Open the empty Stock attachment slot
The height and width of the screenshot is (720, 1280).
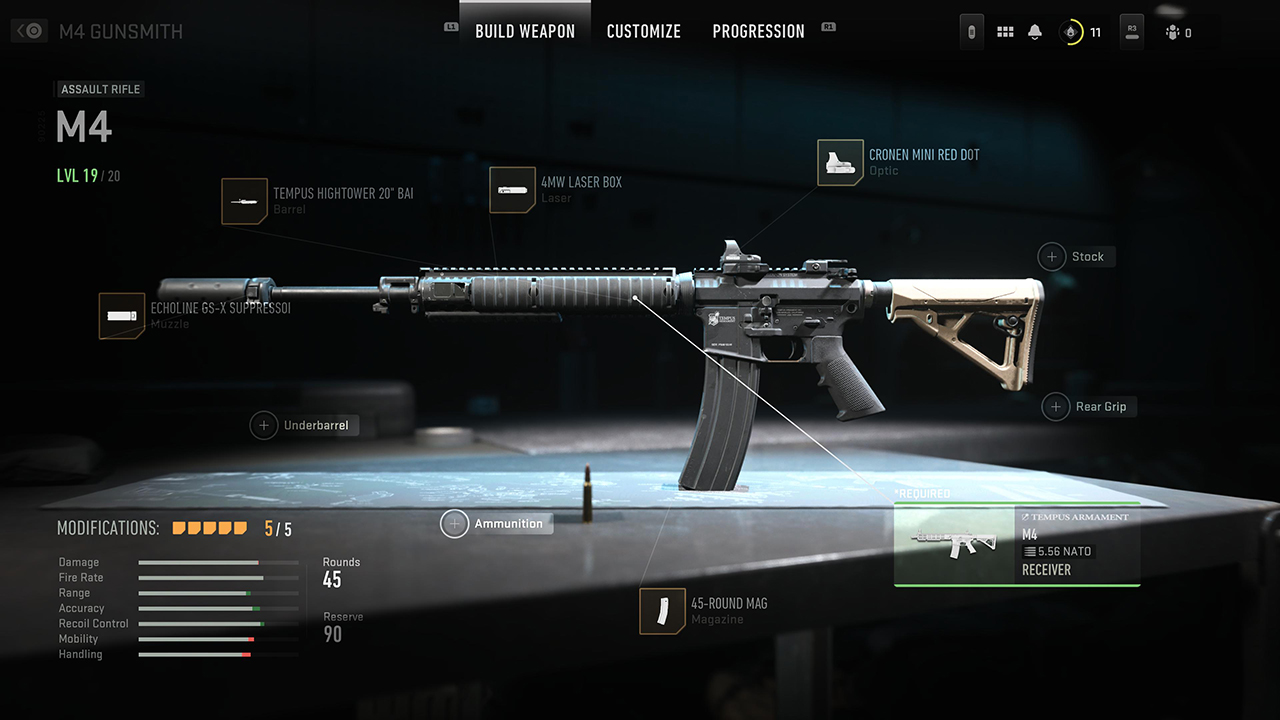click(1052, 257)
